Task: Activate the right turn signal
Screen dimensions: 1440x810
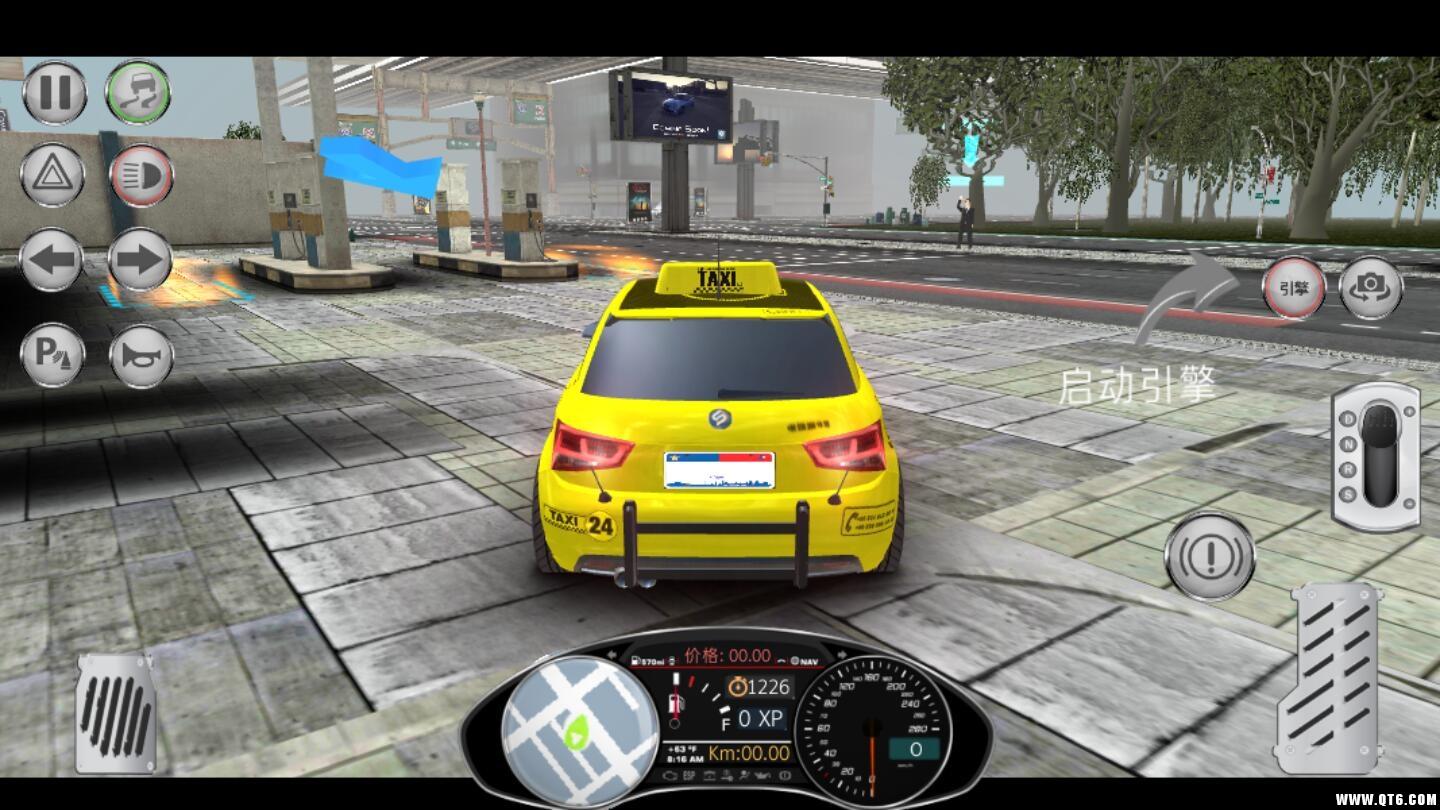Action: (140, 260)
